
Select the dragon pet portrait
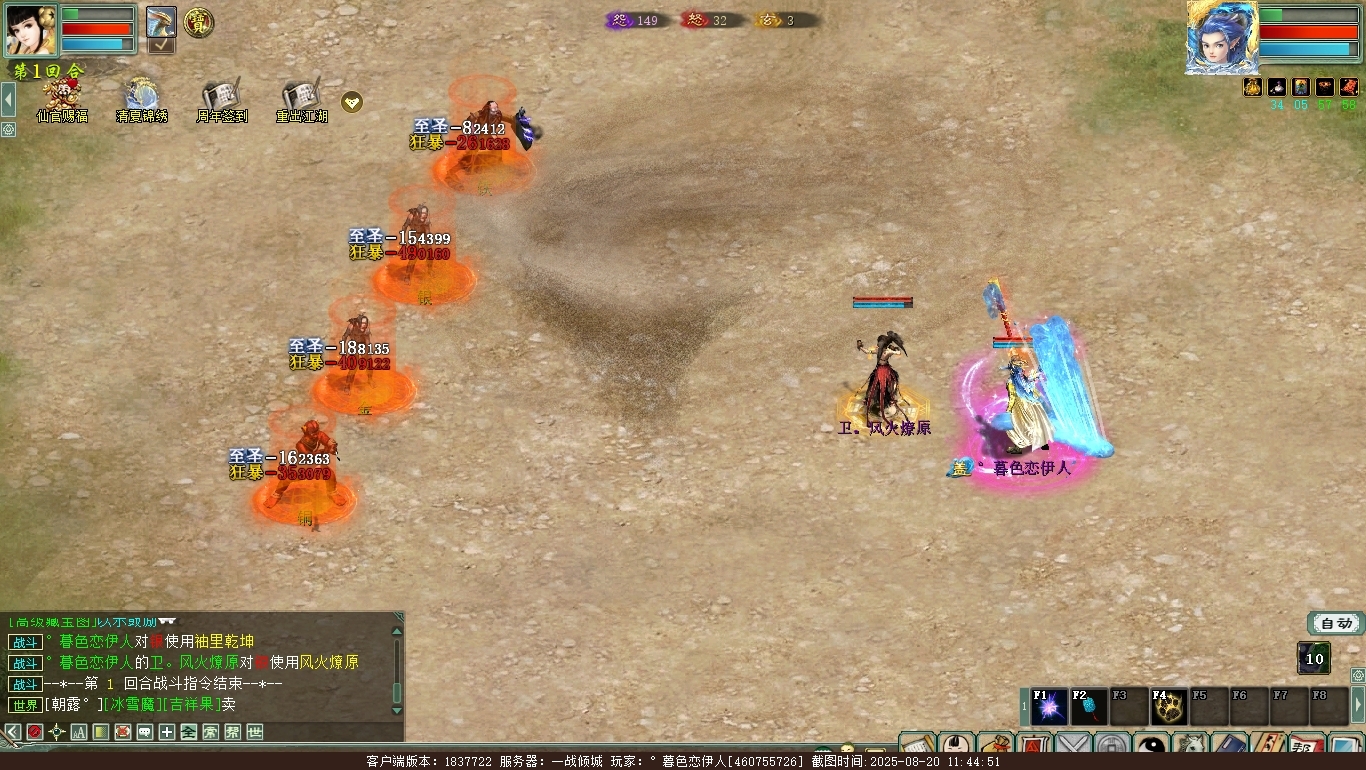[x=161, y=22]
